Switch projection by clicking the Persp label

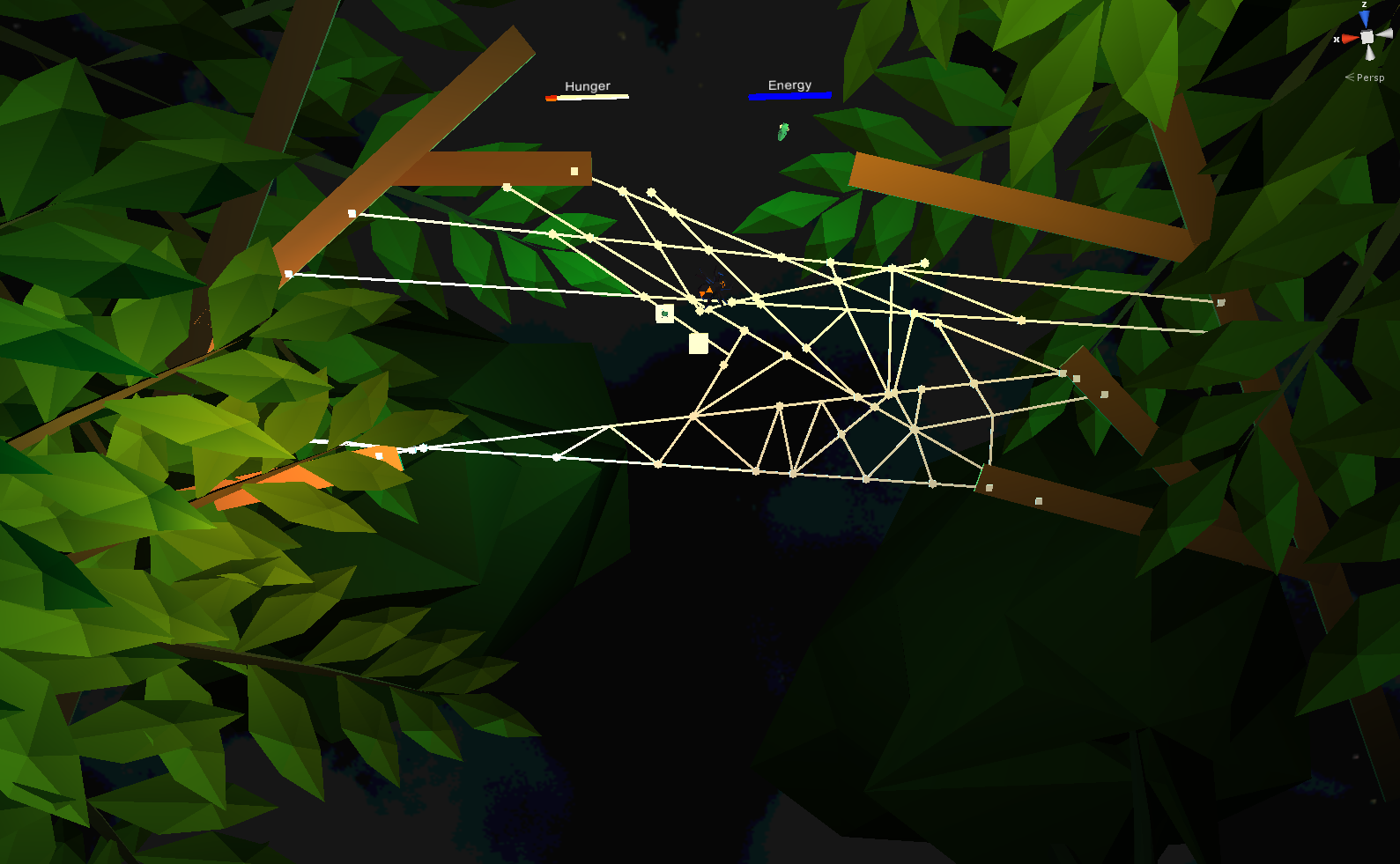pos(1371,78)
